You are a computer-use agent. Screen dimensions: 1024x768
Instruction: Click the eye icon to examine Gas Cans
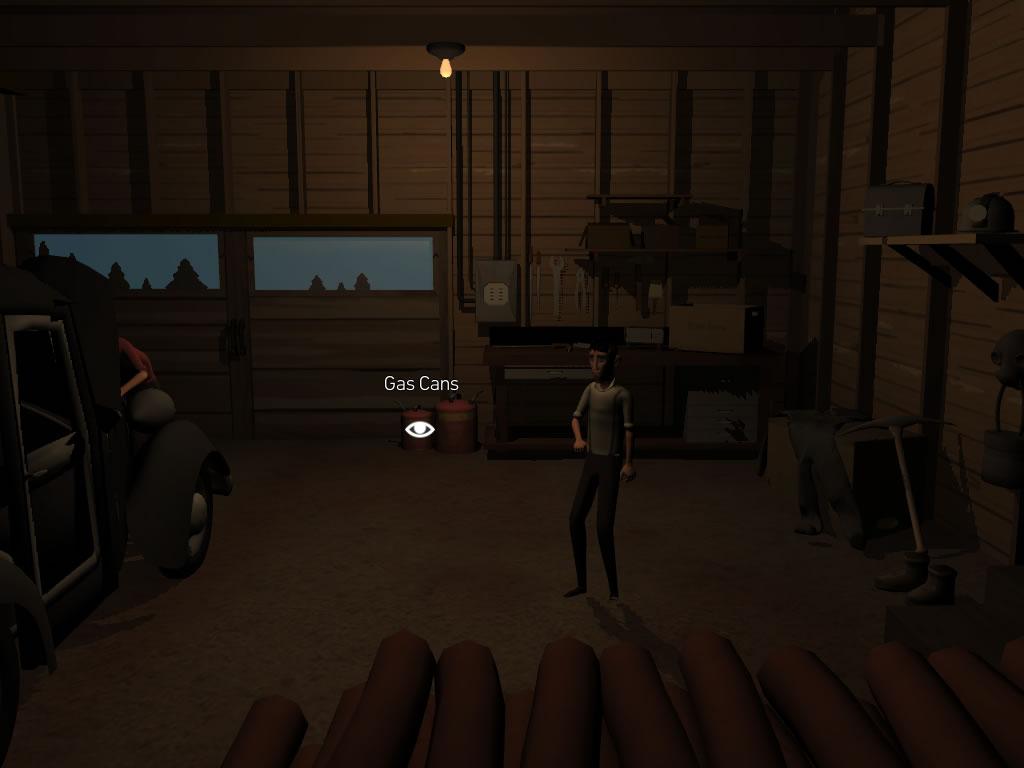point(420,429)
